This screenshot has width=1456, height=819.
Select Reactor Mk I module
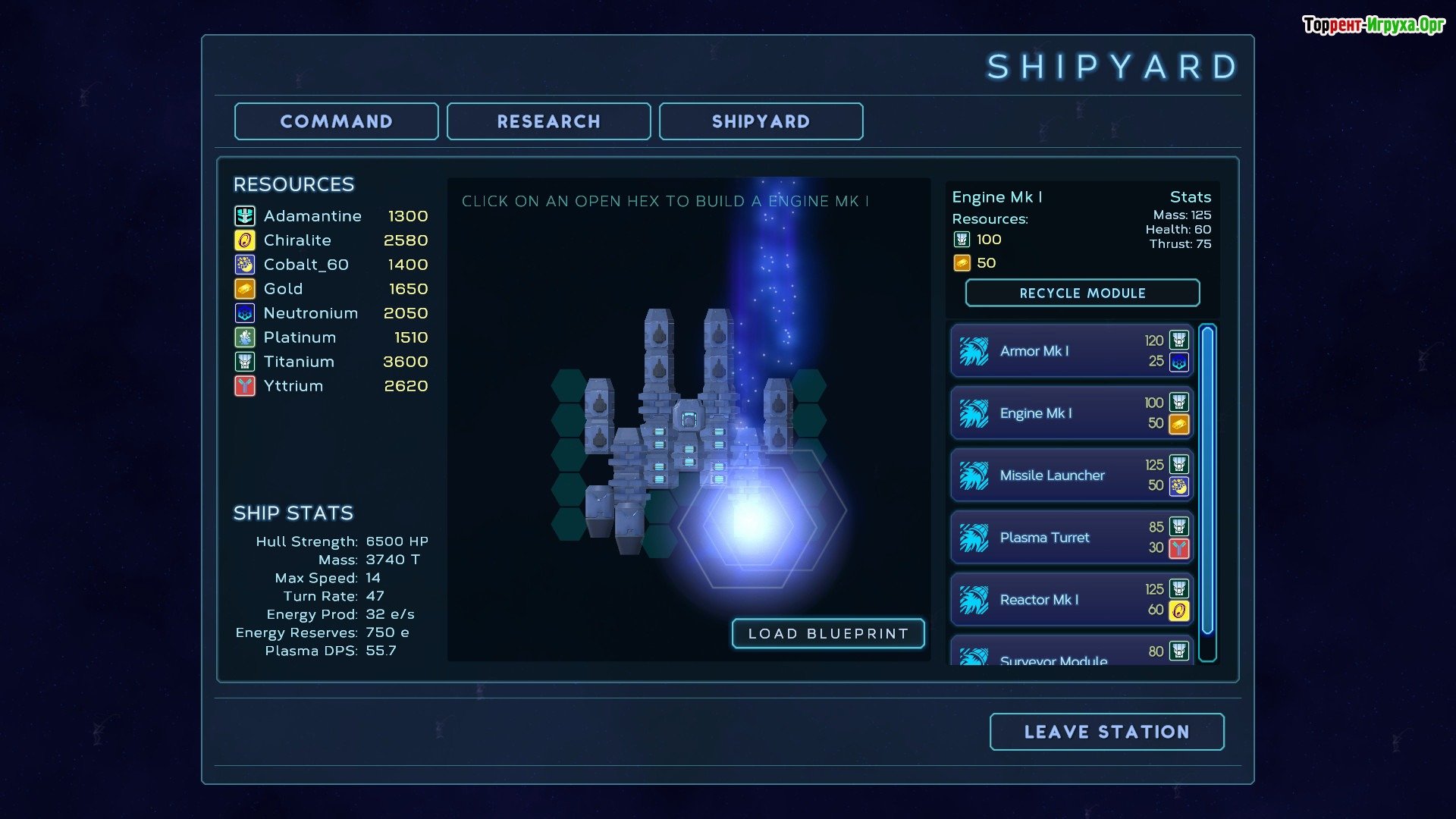[1071, 600]
